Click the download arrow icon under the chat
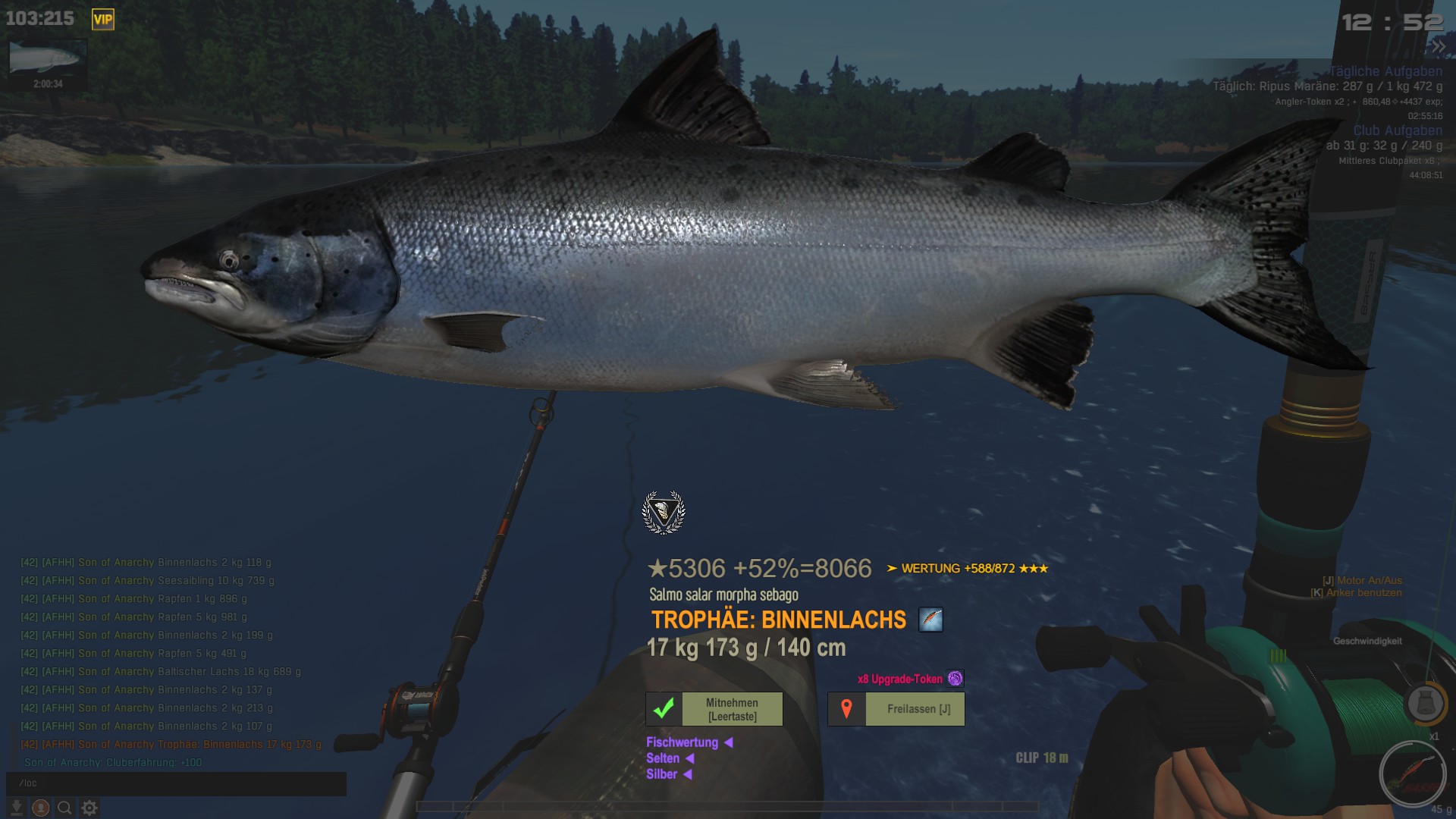Viewport: 1456px width, 819px height. [17, 808]
